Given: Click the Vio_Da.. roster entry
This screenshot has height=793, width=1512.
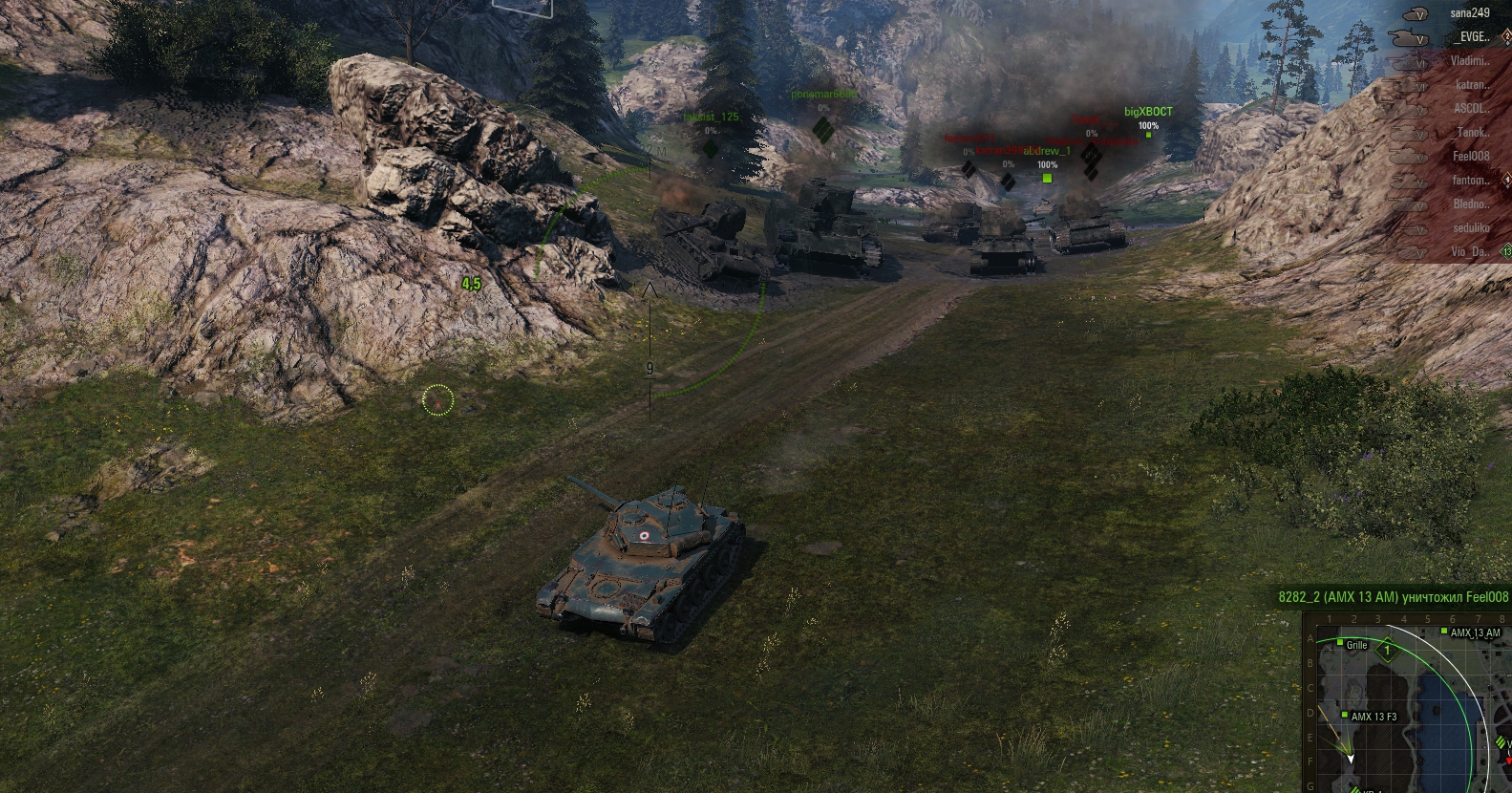Looking at the screenshot, I should pos(1471,252).
